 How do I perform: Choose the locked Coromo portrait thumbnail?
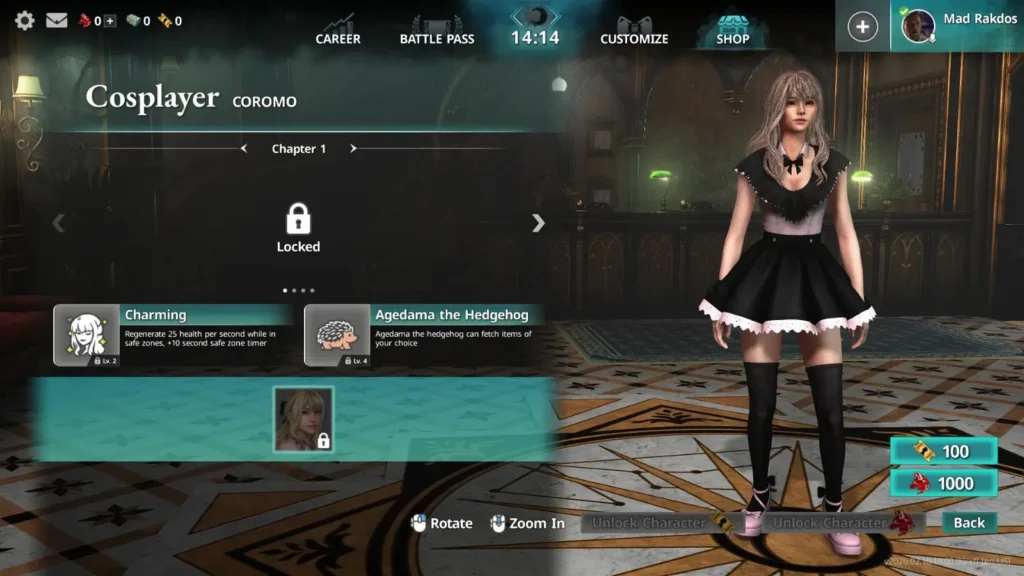pyautogui.click(x=303, y=419)
